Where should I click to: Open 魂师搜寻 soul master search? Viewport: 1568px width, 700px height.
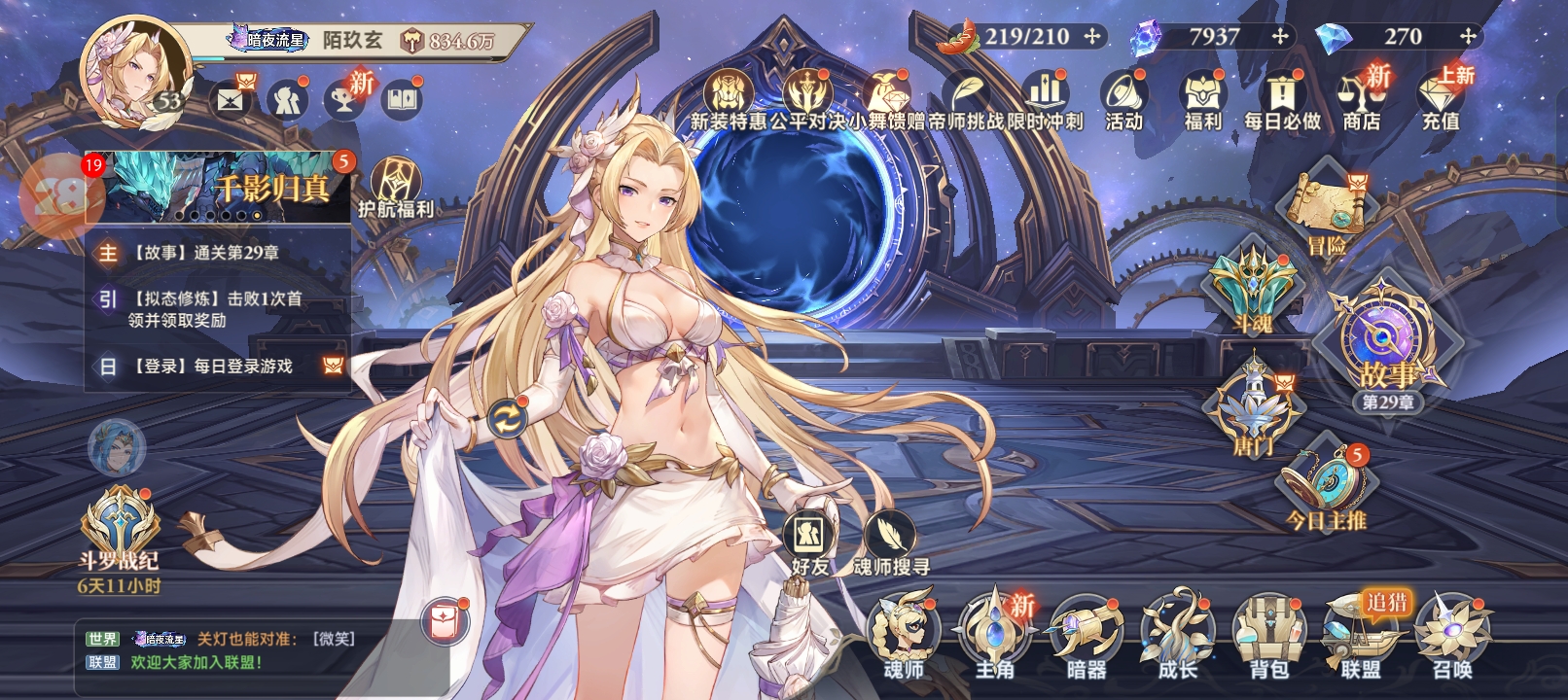[890, 541]
